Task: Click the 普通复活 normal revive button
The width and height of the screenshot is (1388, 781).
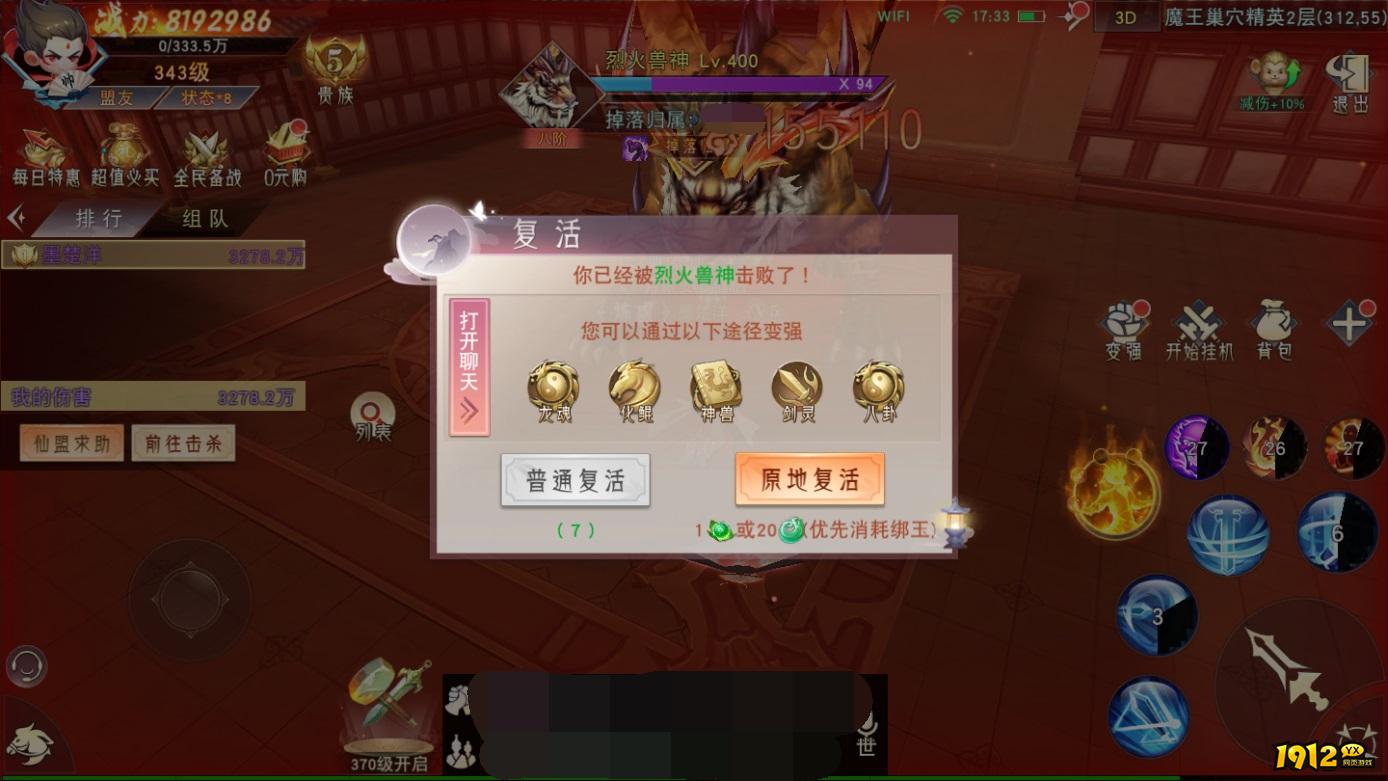Action: pyautogui.click(x=576, y=479)
